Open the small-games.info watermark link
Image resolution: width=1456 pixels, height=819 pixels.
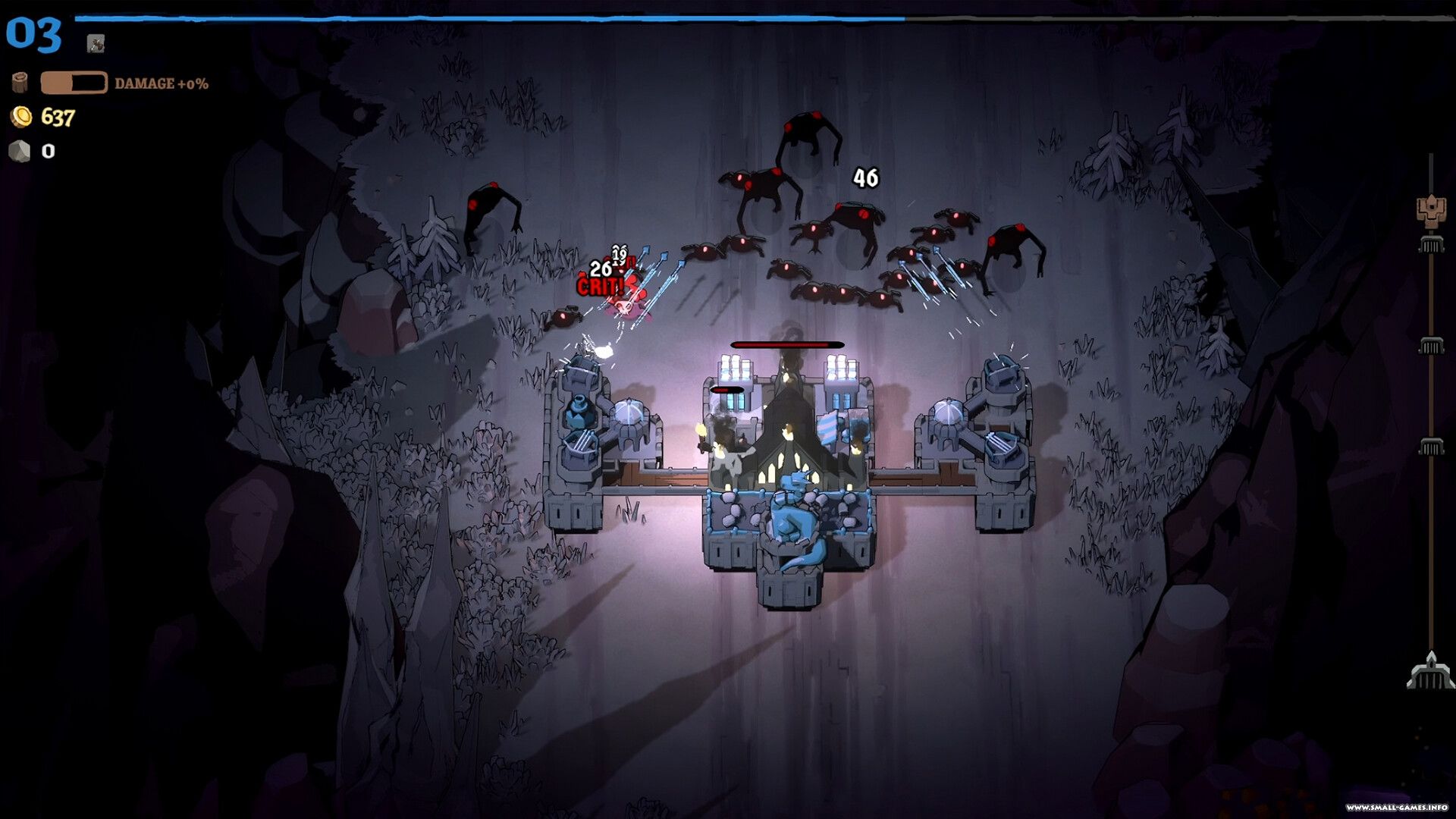pos(1396,807)
